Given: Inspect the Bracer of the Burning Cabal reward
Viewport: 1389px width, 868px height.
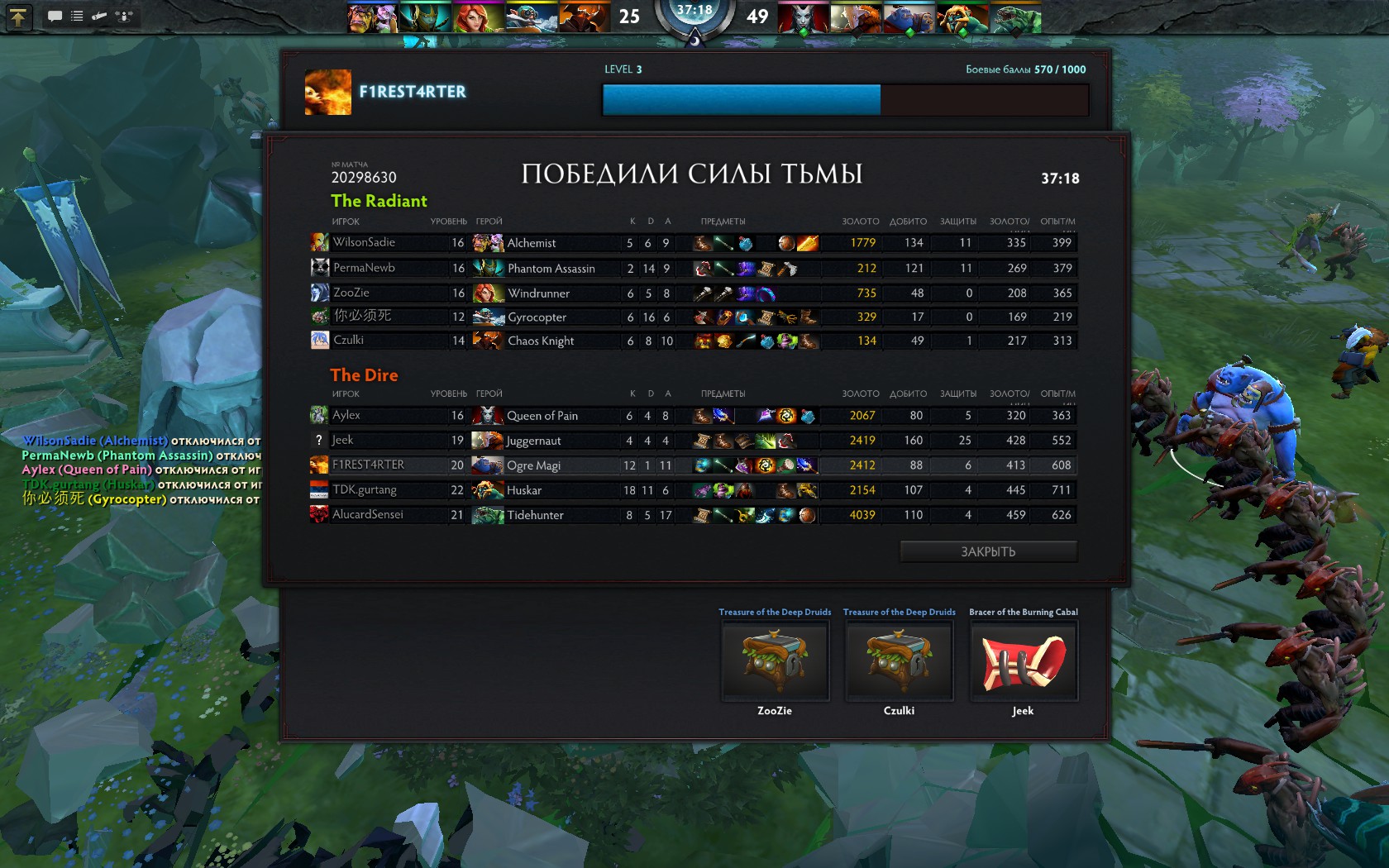Looking at the screenshot, I should (1024, 661).
